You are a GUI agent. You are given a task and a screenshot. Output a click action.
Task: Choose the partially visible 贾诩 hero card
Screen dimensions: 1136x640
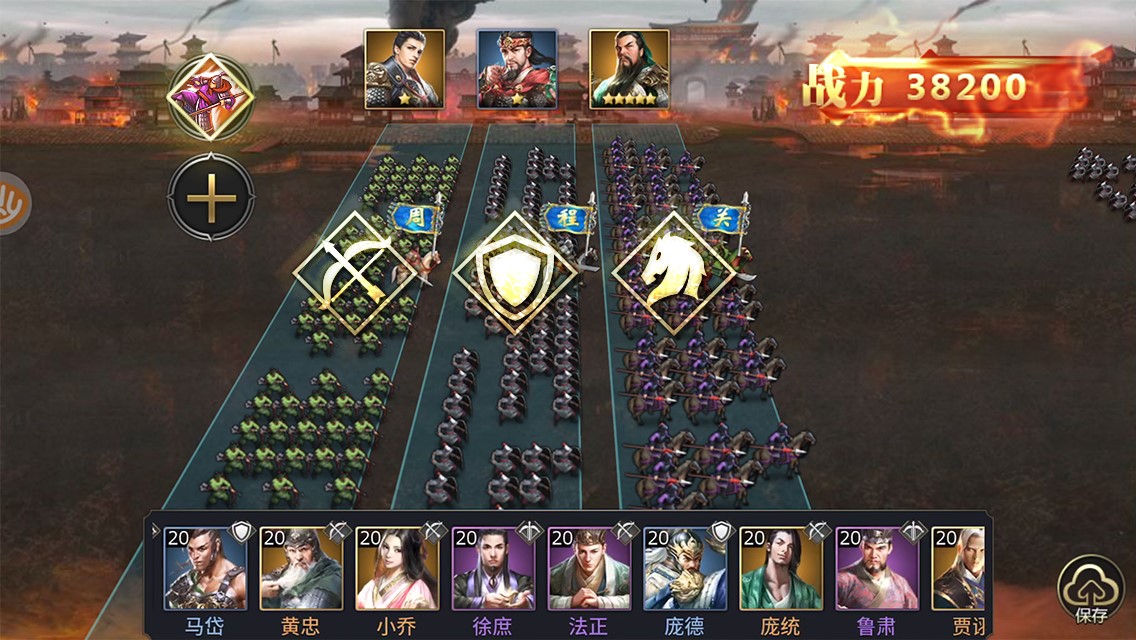pyautogui.click(x=958, y=569)
